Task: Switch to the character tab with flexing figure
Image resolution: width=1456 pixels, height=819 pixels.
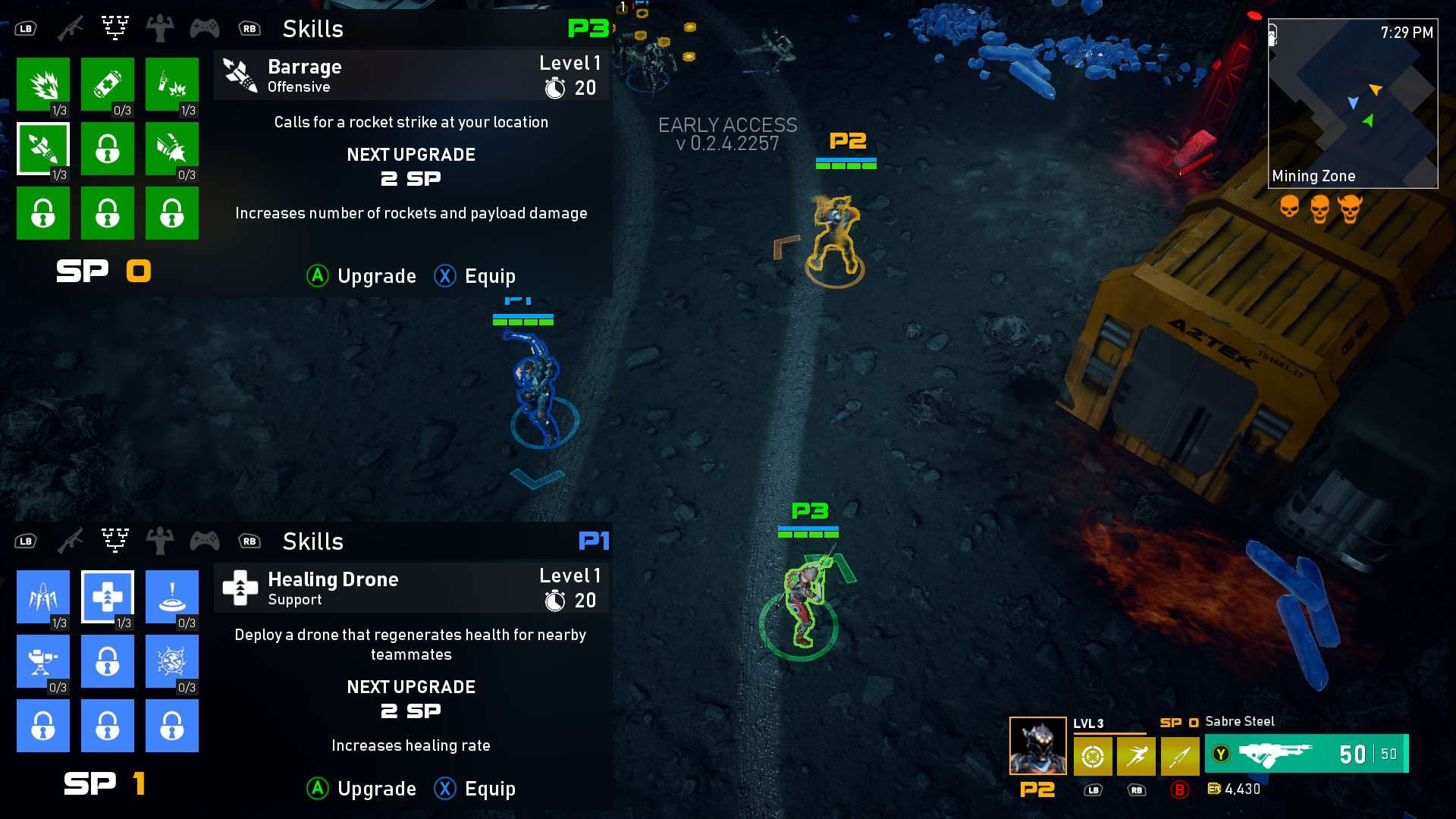Action: 160,28
